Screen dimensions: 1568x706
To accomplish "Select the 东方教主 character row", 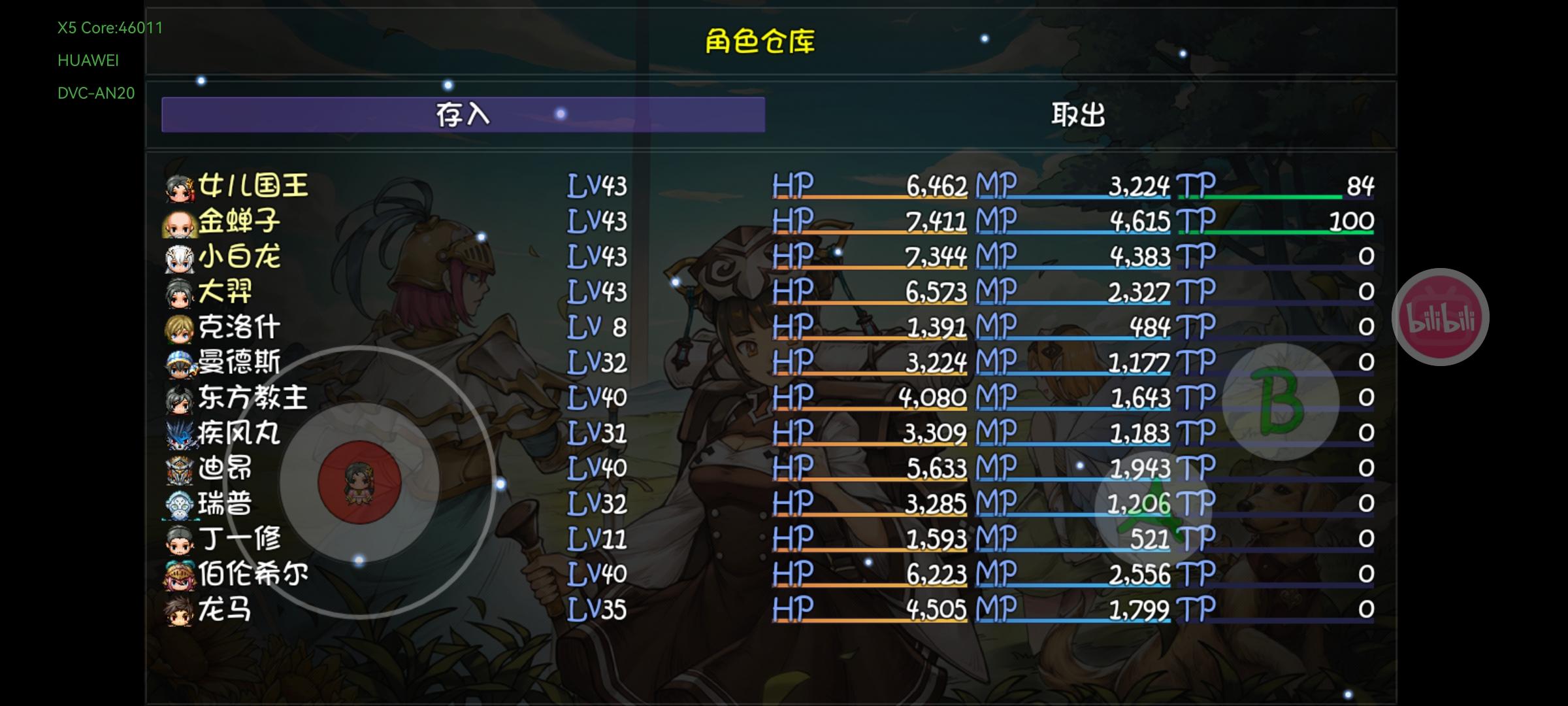I will (x=392, y=397).
